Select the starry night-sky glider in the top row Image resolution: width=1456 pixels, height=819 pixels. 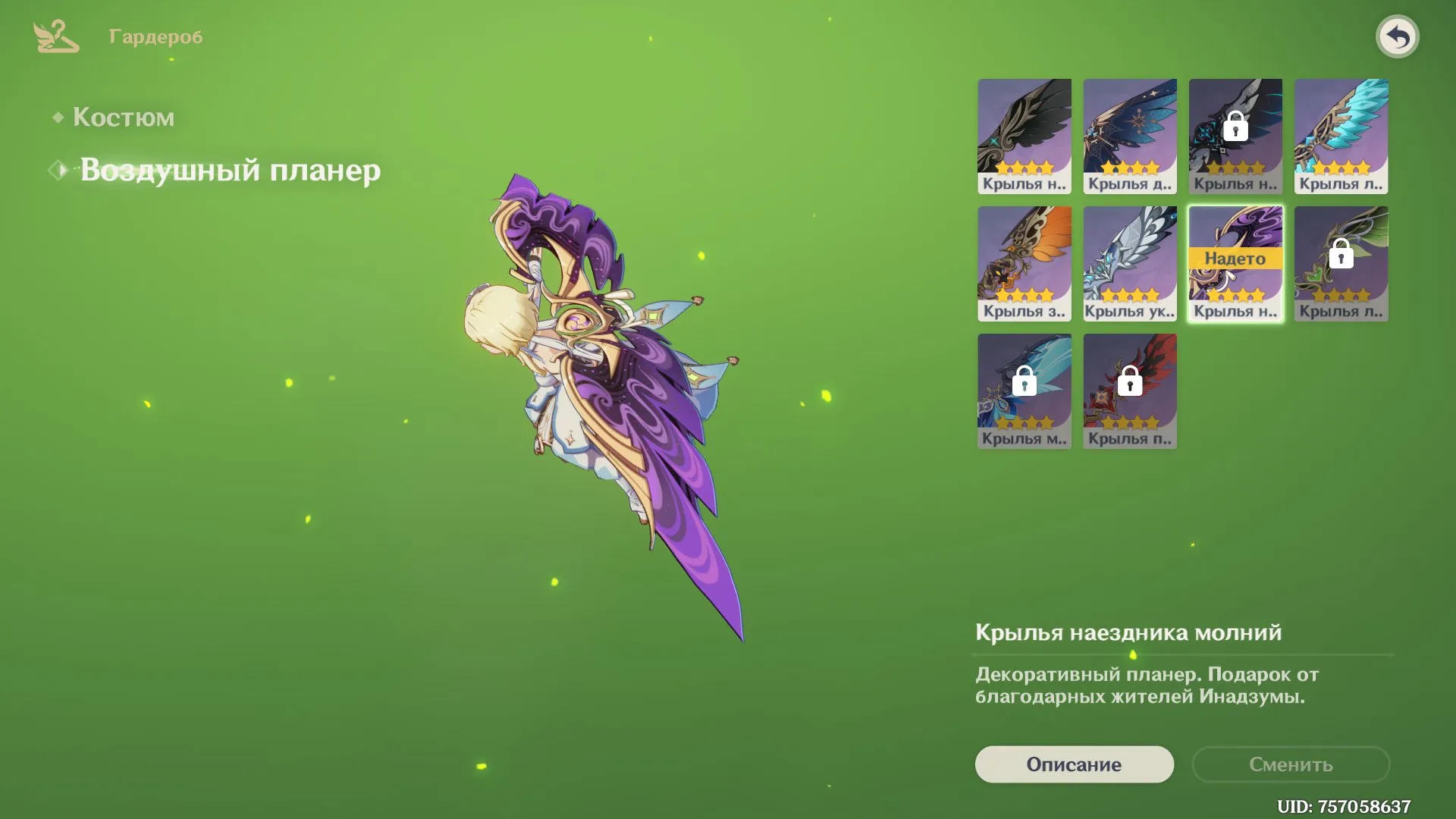click(1129, 135)
